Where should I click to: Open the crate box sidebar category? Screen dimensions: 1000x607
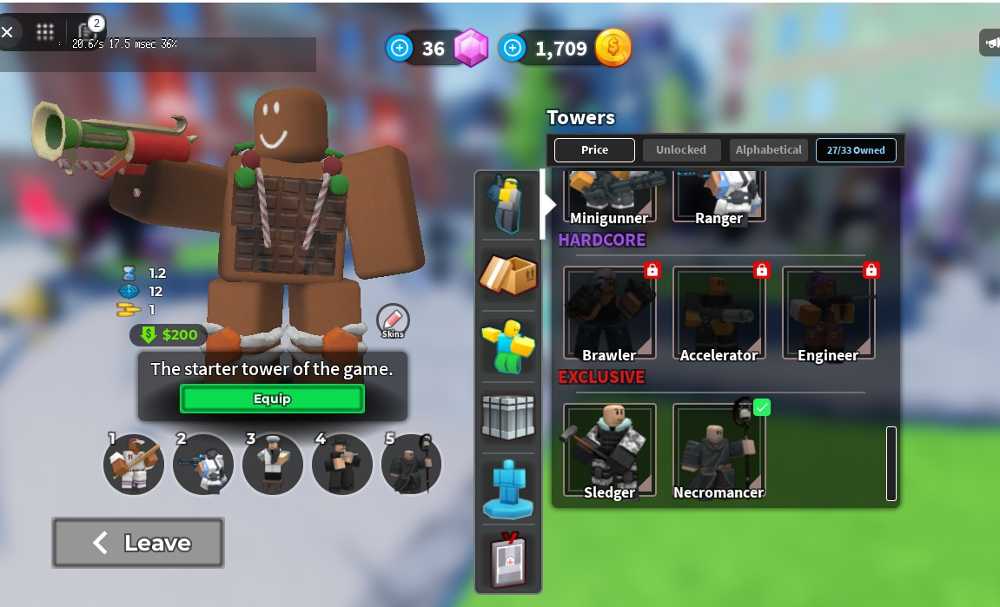click(x=508, y=275)
